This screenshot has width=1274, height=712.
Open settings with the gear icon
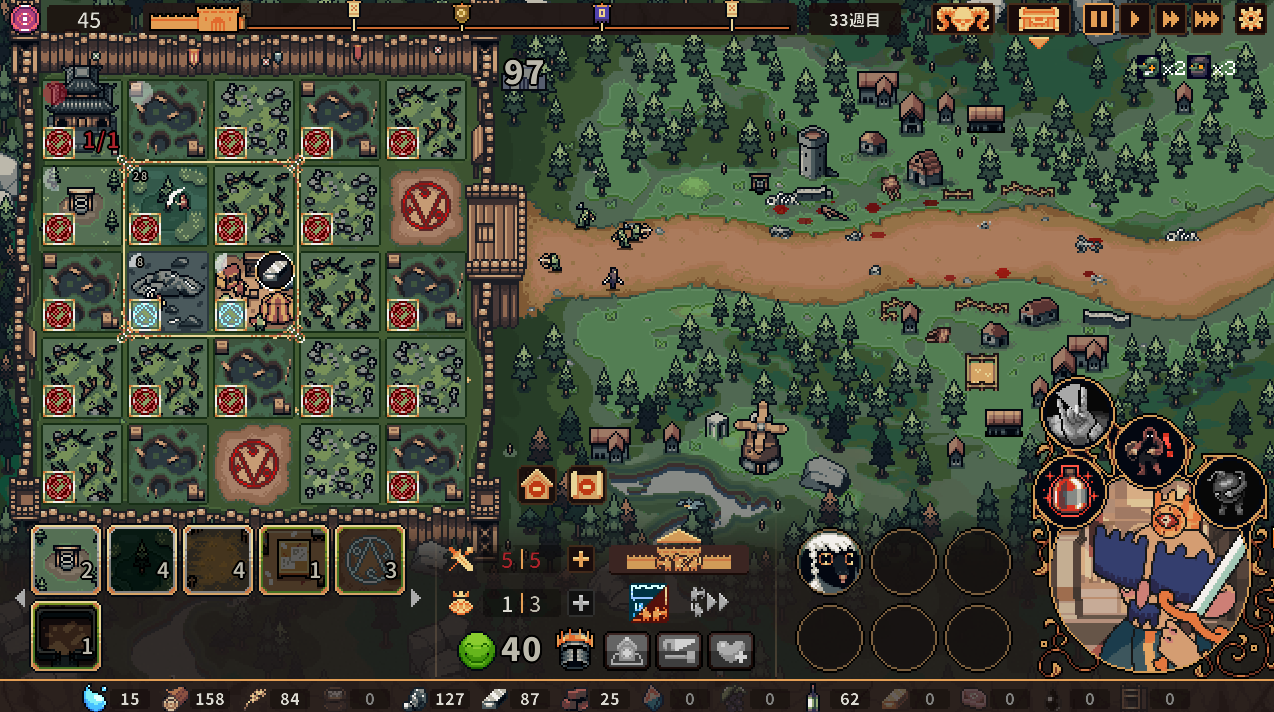click(1250, 19)
